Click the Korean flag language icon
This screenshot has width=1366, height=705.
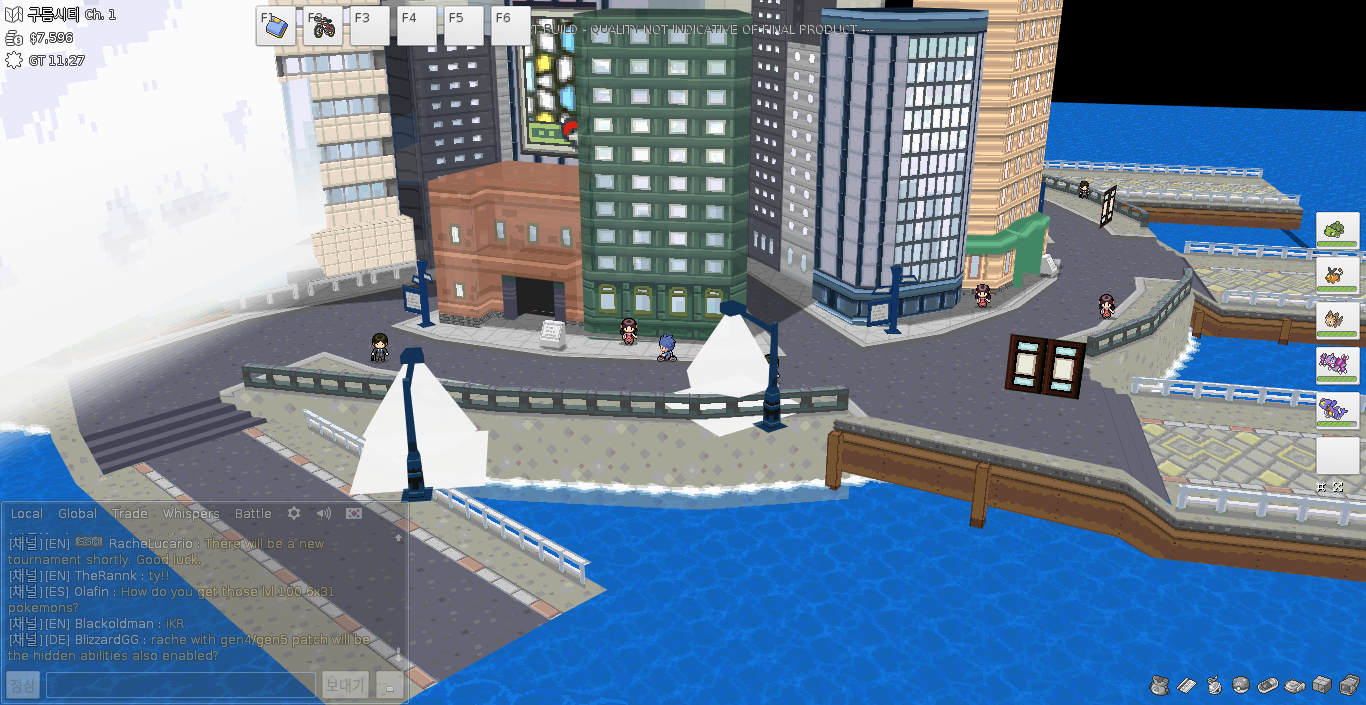(x=353, y=513)
